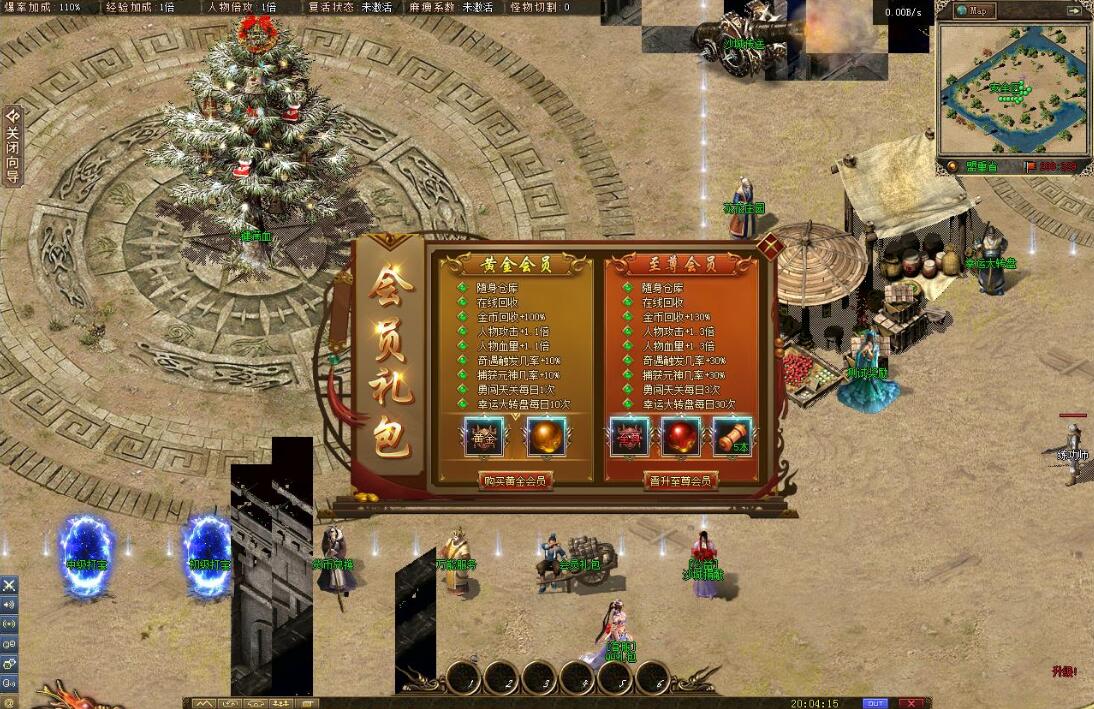Select the red 至尊 title reward icon
Screen dimensions: 1094x709
(x=630, y=438)
